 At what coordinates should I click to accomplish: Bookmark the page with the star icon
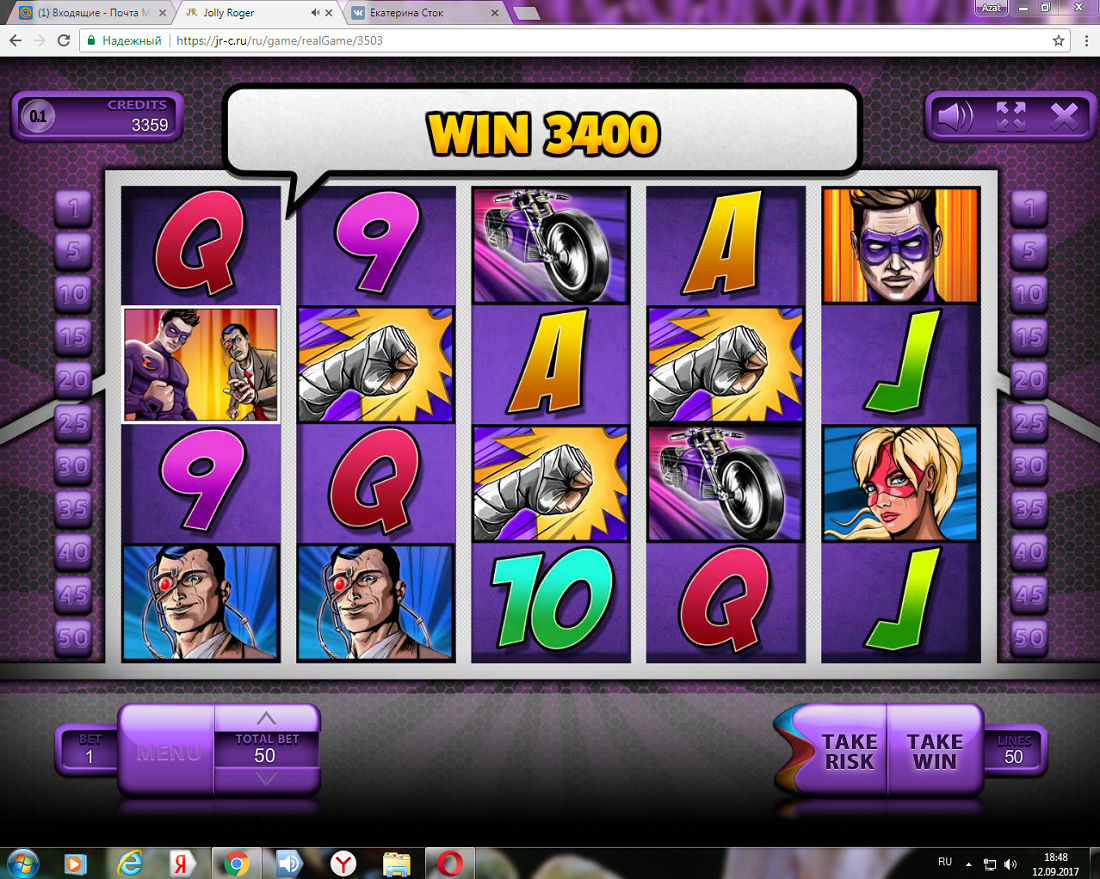click(1058, 41)
